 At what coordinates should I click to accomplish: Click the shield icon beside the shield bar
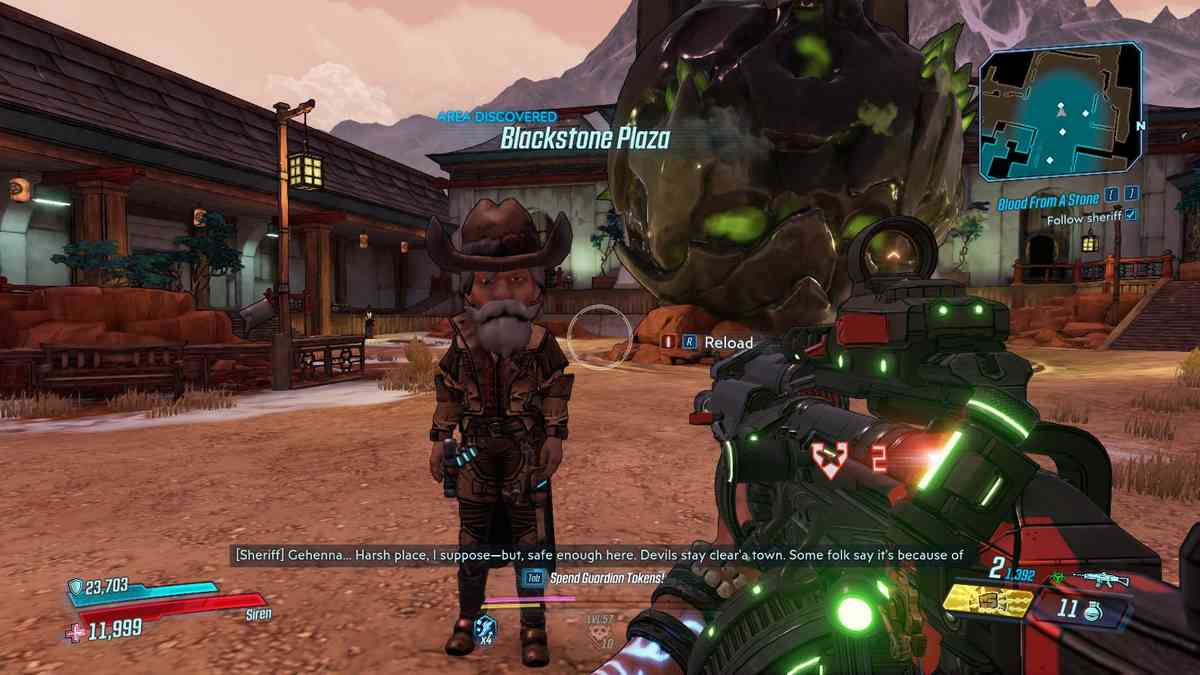click(74, 586)
